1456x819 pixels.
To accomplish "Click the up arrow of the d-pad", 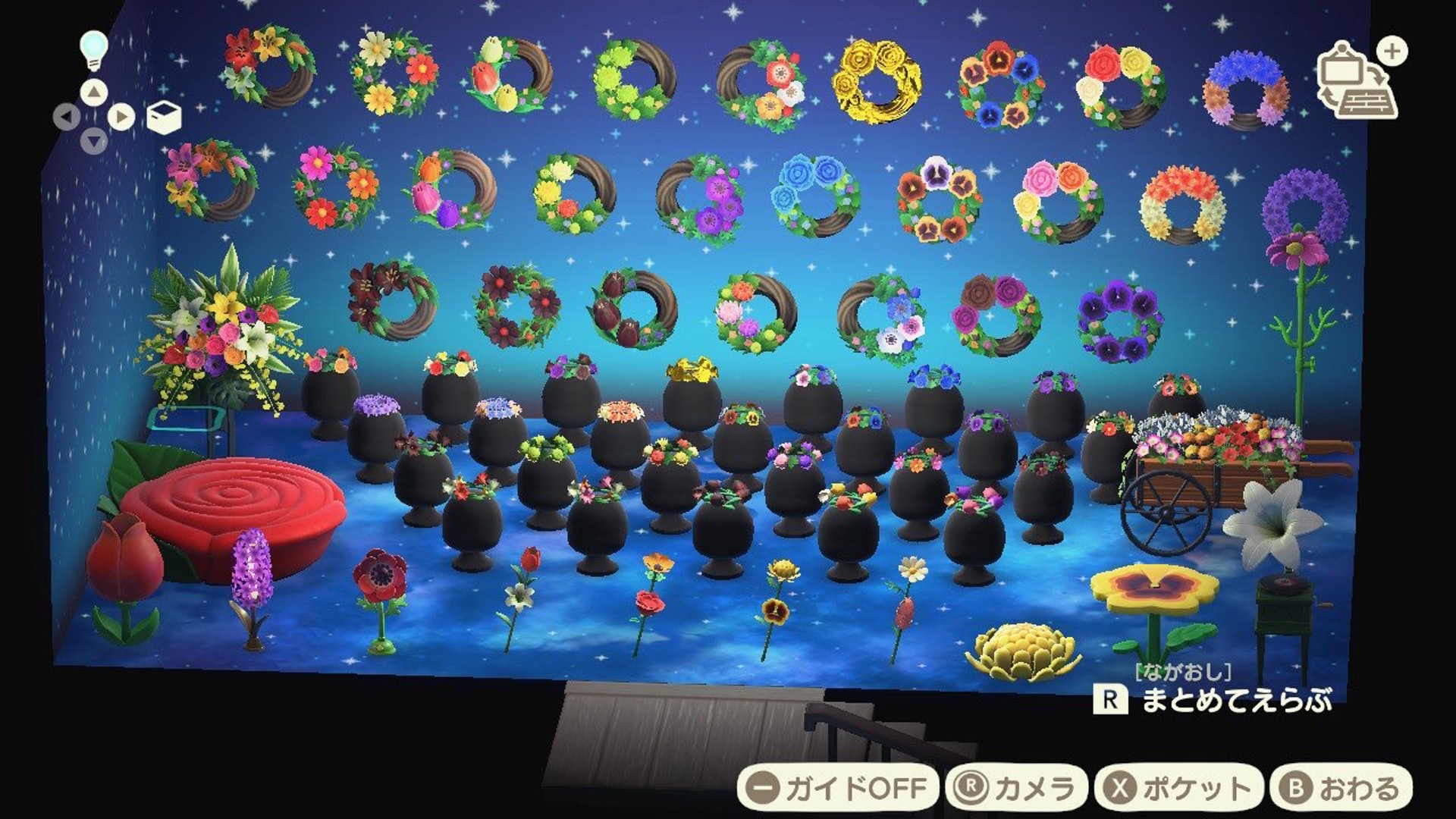I will click(94, 93).
